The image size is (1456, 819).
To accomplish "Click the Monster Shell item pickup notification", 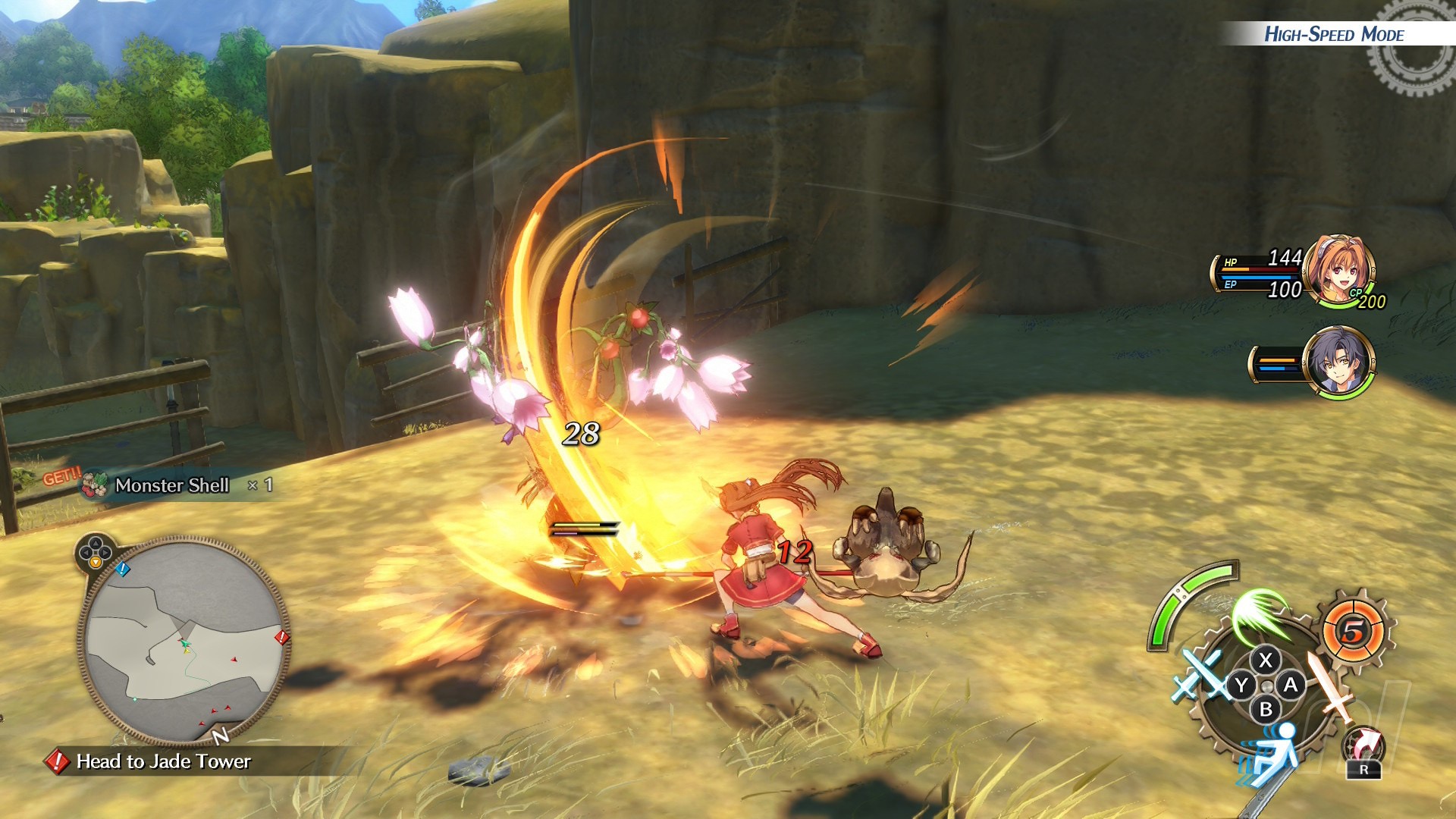I will click(x=173, y=485).
